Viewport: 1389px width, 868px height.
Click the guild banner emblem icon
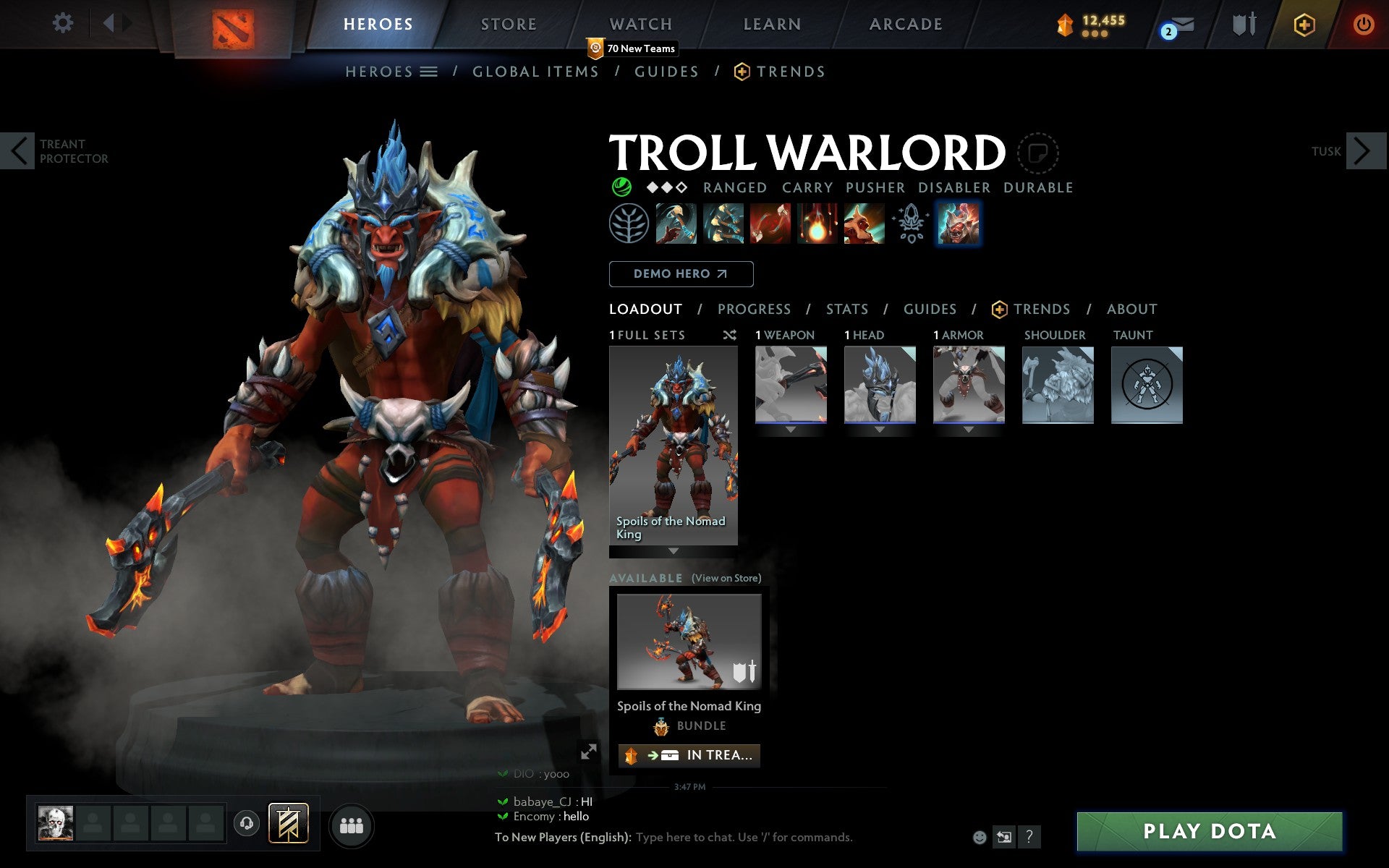pos(288,823)
